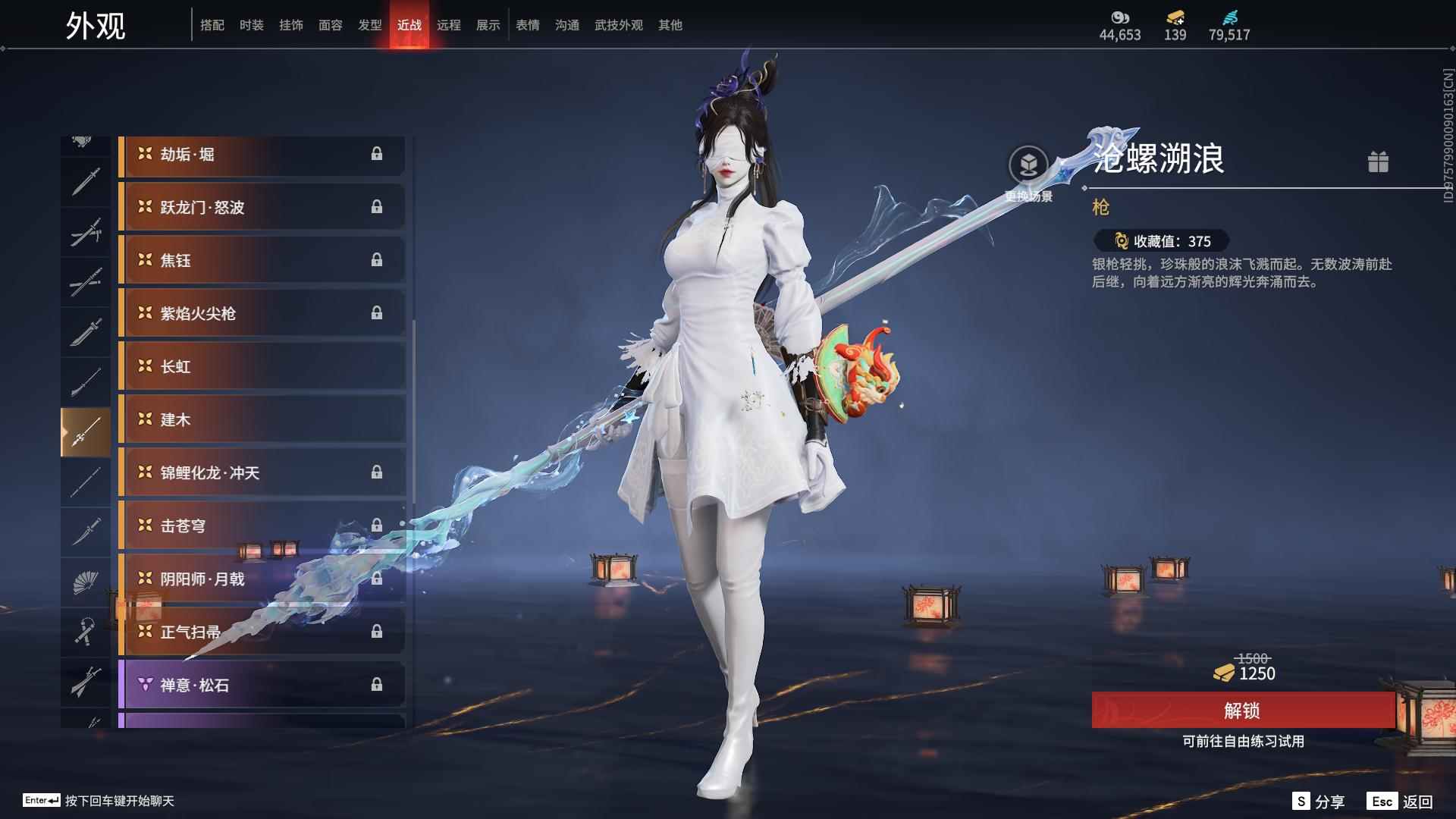Select the 建木 spear skin
1456x819 pixels.
click(262, 419)
